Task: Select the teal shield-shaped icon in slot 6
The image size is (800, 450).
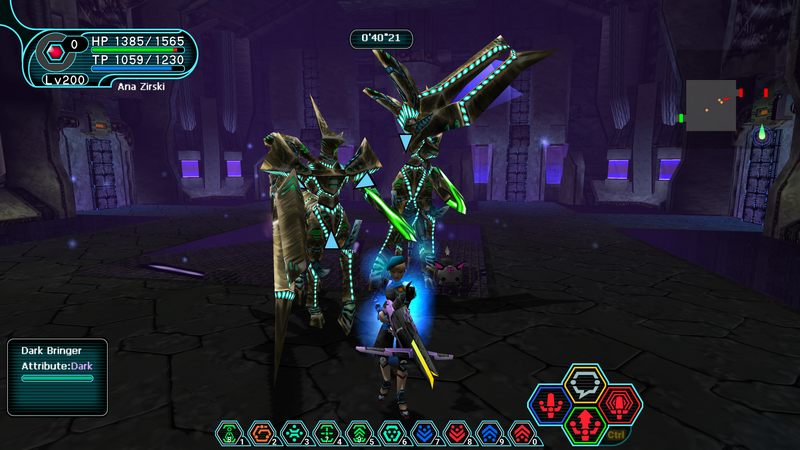Action: tap(391, 432)
